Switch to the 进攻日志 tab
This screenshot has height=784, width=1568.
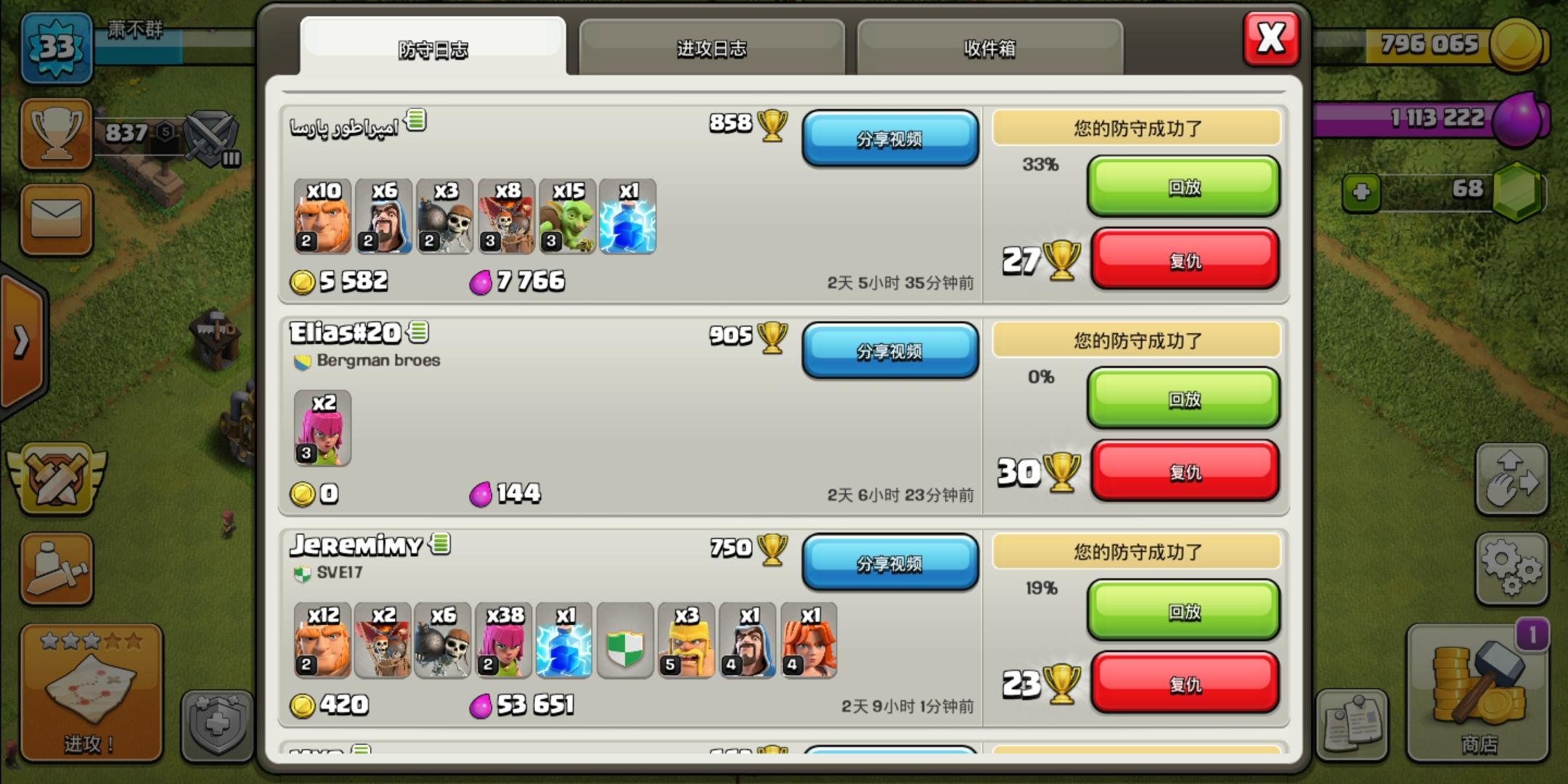coord(711,47)
